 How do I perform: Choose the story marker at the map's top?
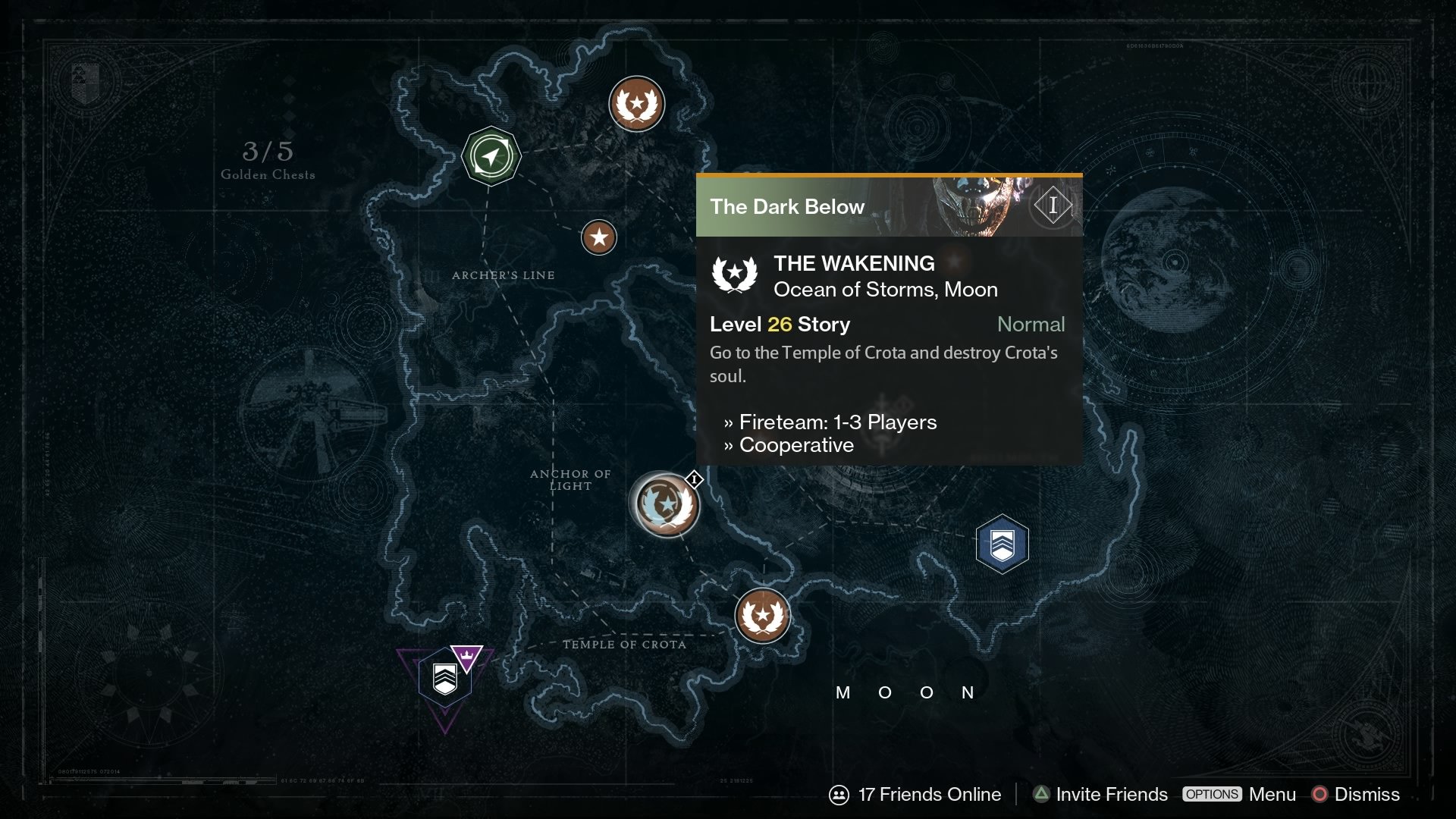coord(637,104)
